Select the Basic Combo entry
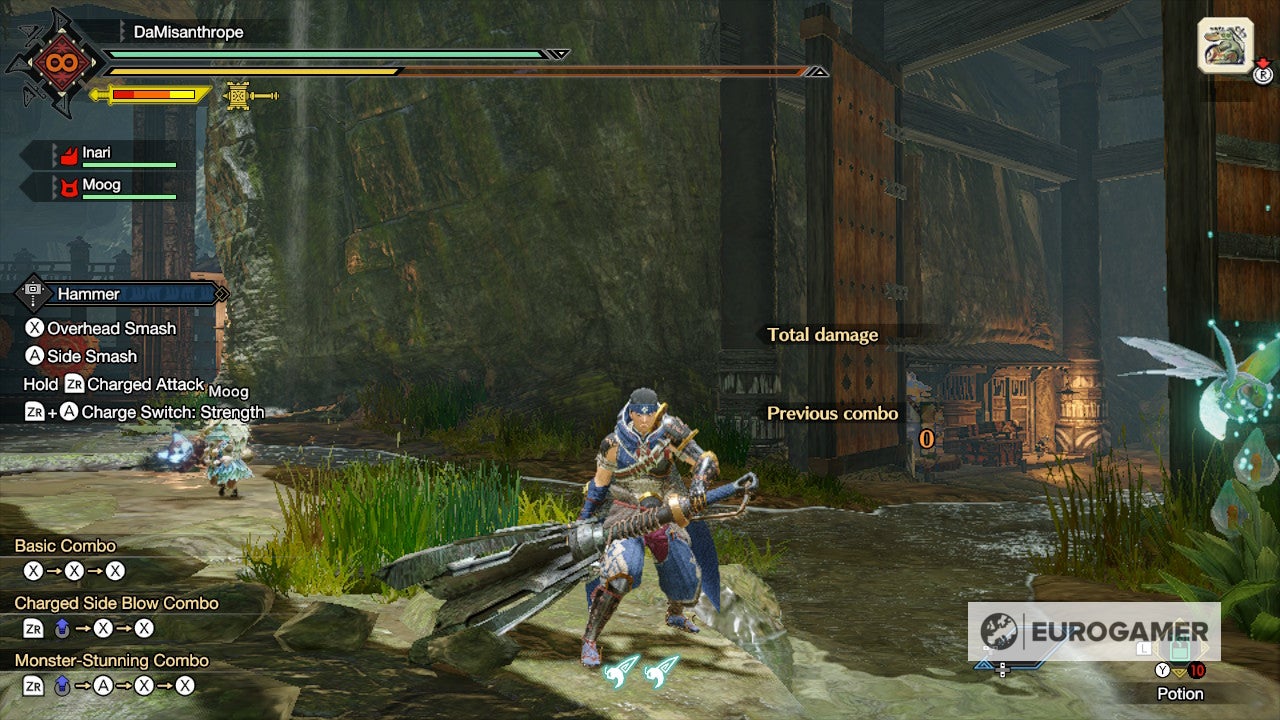1280x720 pixels. (65, 546)
